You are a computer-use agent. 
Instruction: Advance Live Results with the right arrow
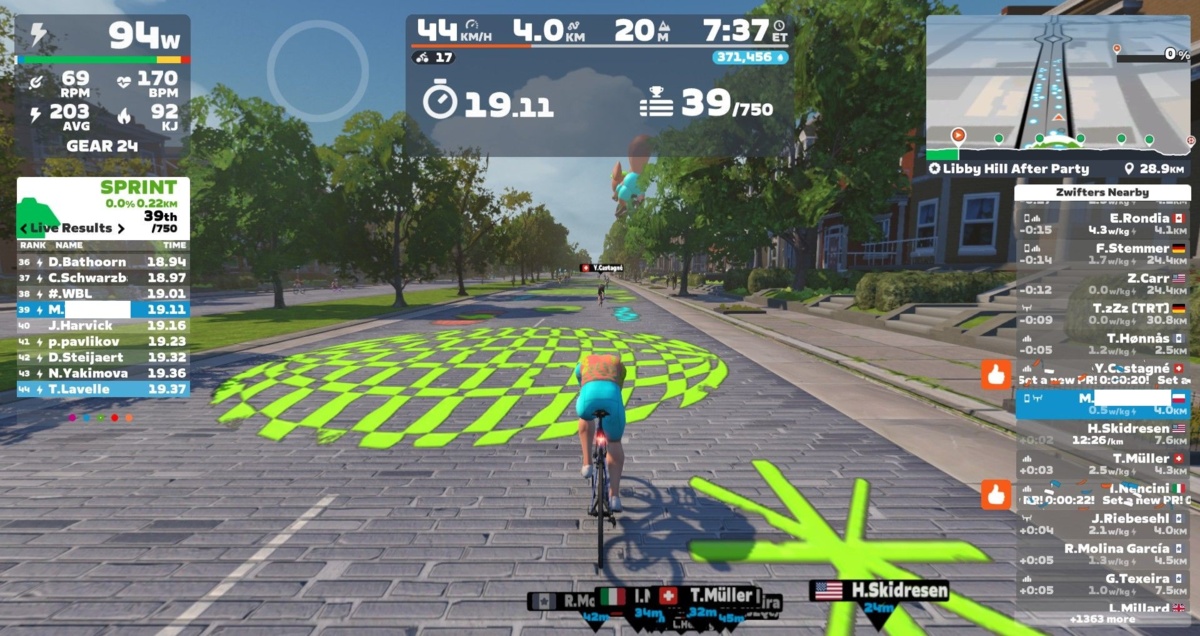point(121,229)
